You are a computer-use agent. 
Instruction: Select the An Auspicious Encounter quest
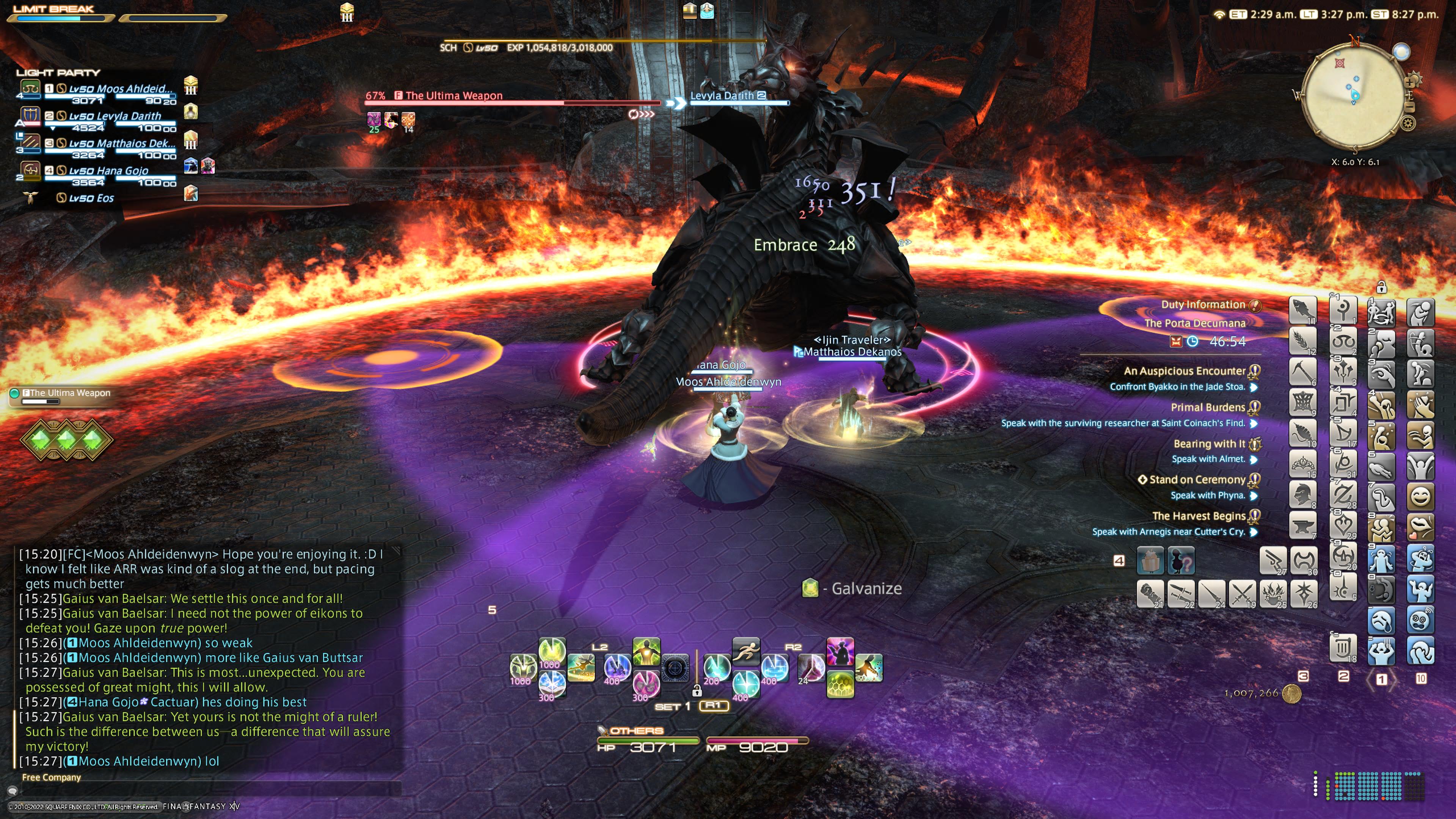click(1184, 371)
